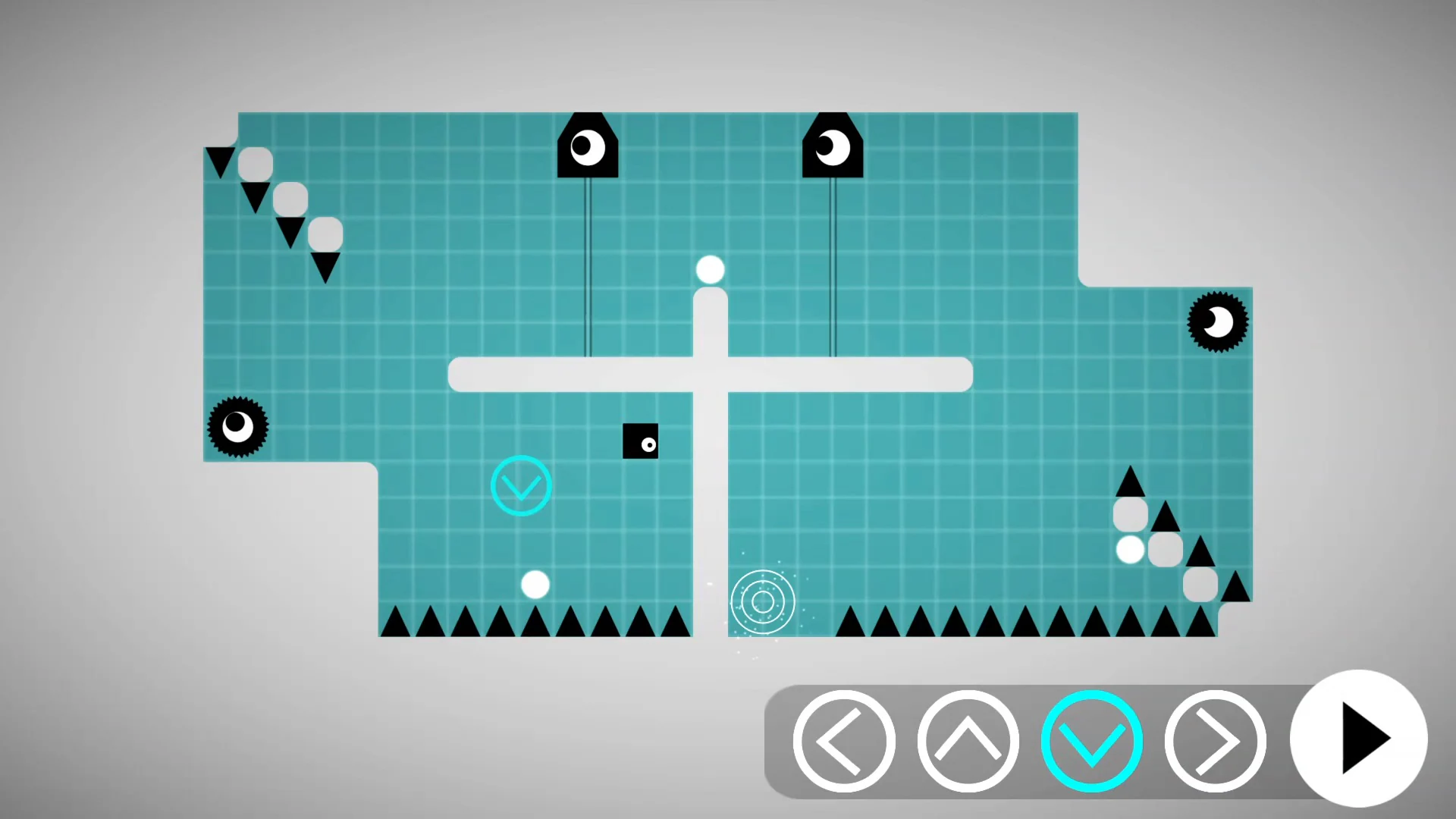The height and width of the screenshot is (819, 1456).
Task: Click the swirling portal target near the bottom
Action: 763,601
